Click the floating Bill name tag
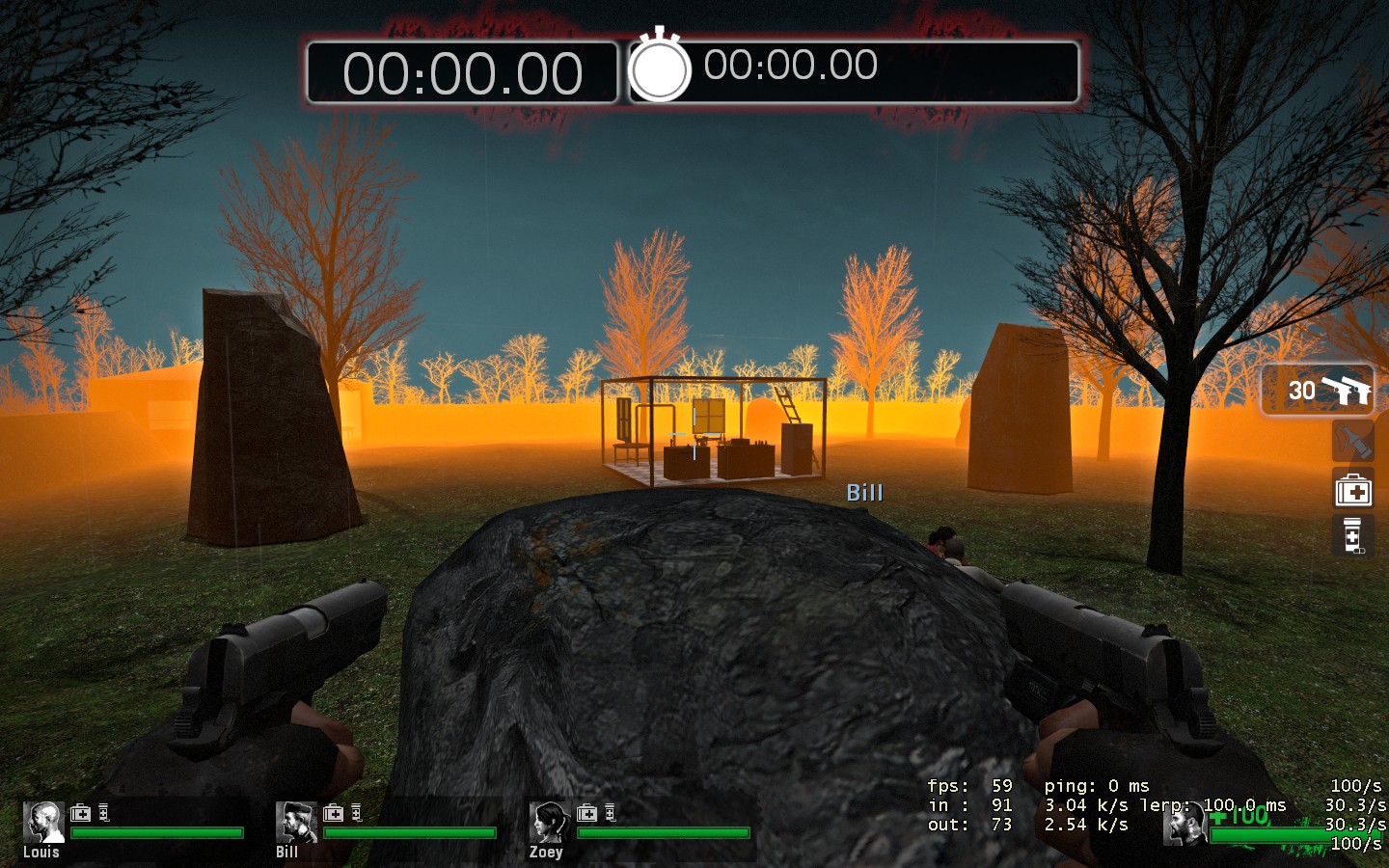Viewport: 1389px width, 868px height. click(865, 492)
